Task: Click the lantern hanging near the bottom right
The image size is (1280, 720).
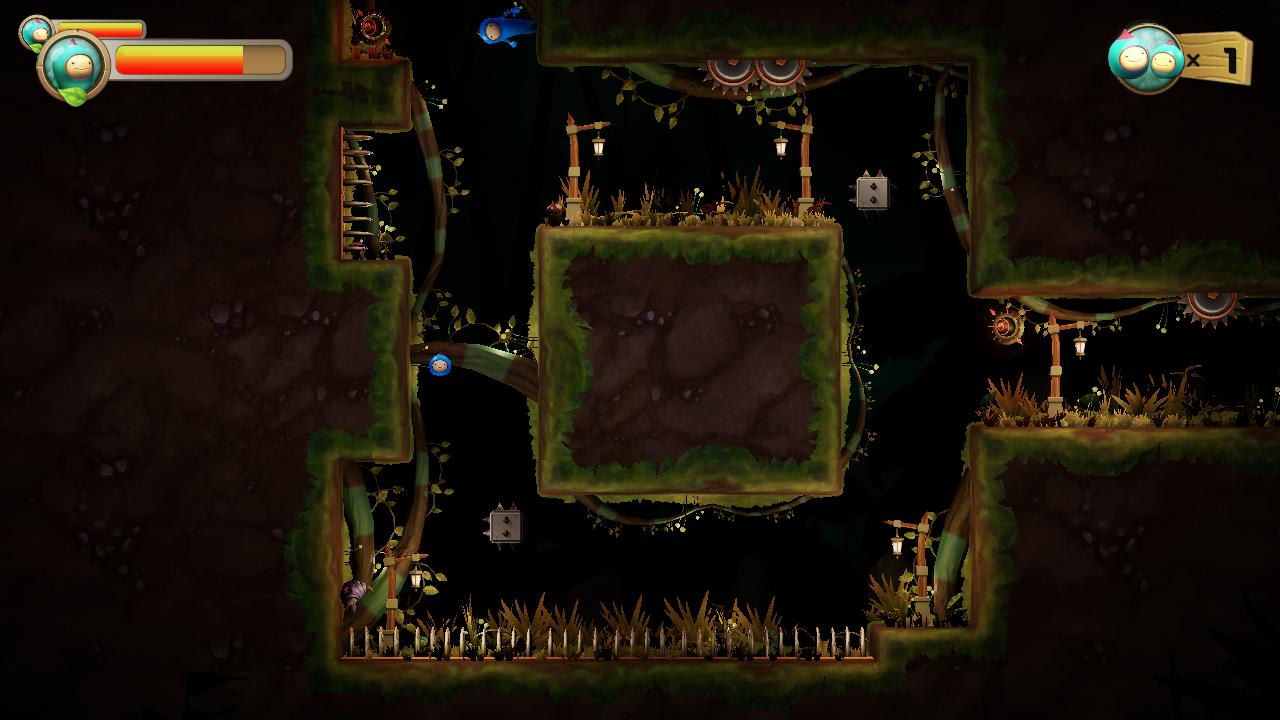Action: (897, 546)
